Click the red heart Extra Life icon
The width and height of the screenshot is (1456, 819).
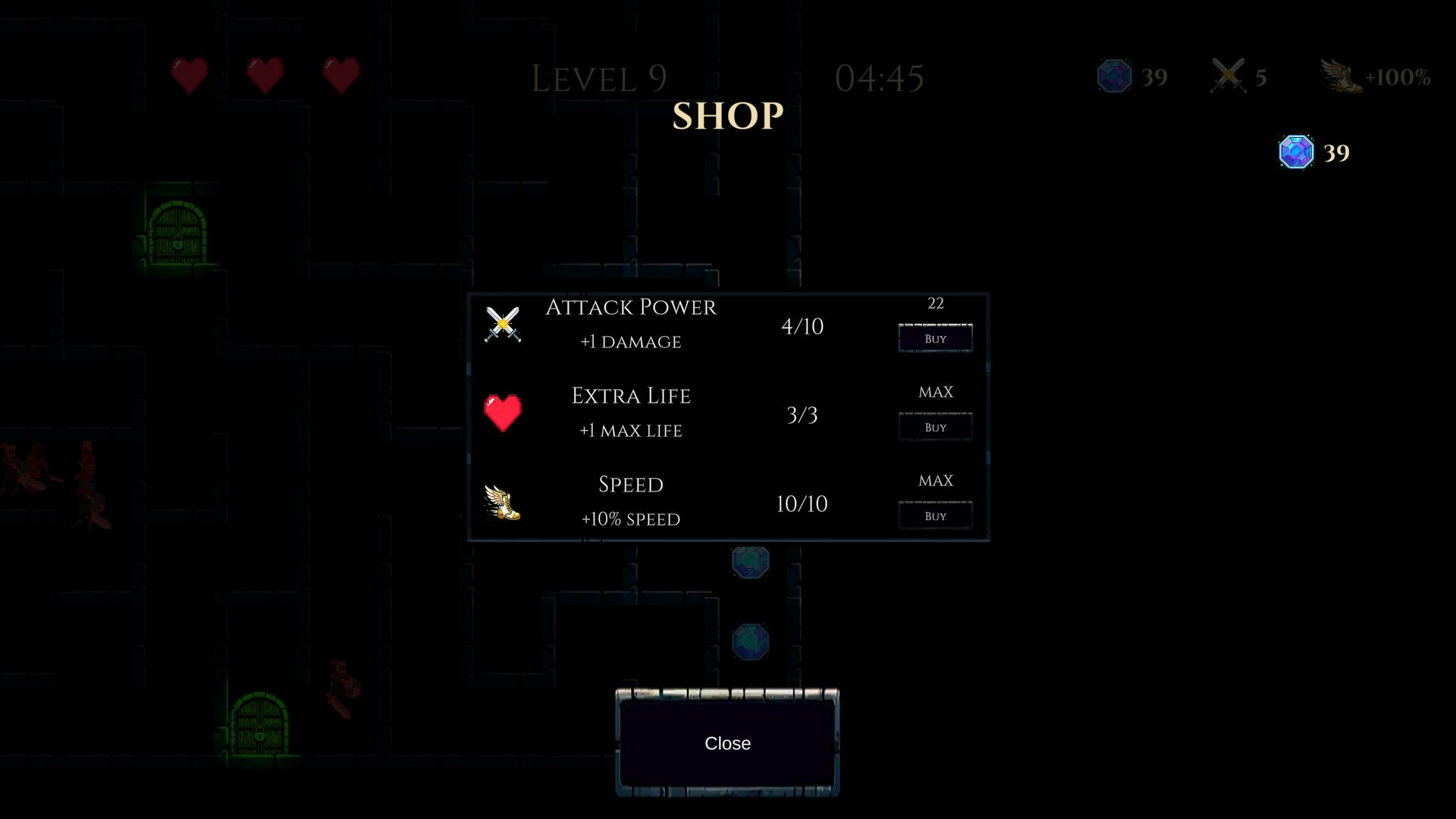(503, 412)
